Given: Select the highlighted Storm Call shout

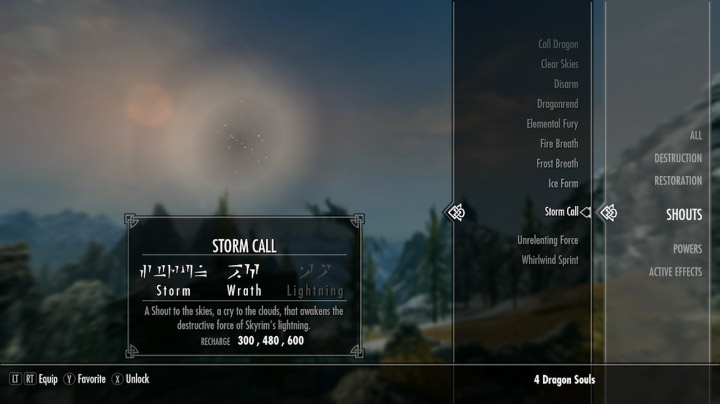Looking at the screenshot, I should click(561, 212).
